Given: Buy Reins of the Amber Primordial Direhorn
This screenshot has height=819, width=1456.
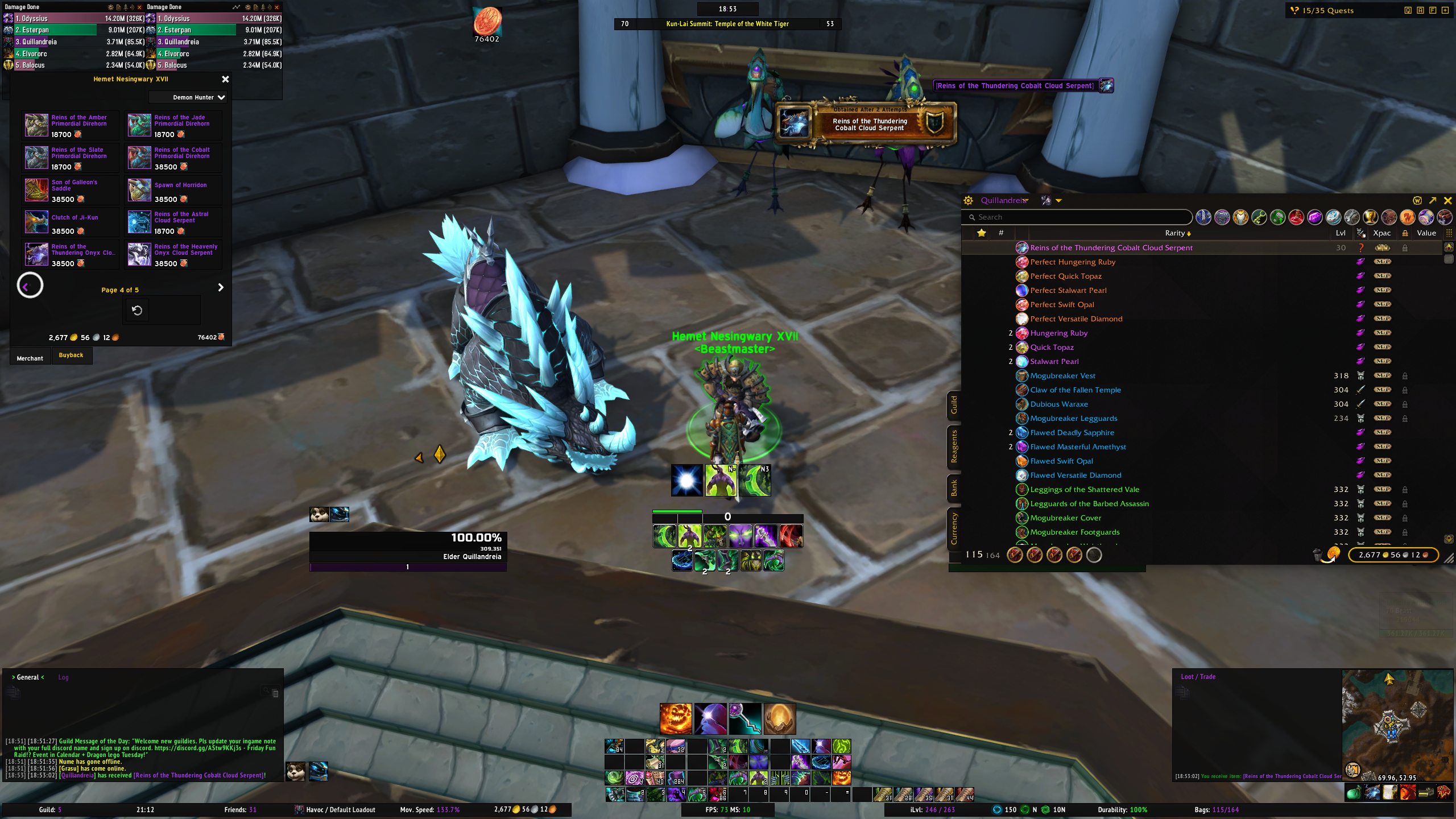Looking at the screenshot, I should pyautogui.click(x=36, y=125).
